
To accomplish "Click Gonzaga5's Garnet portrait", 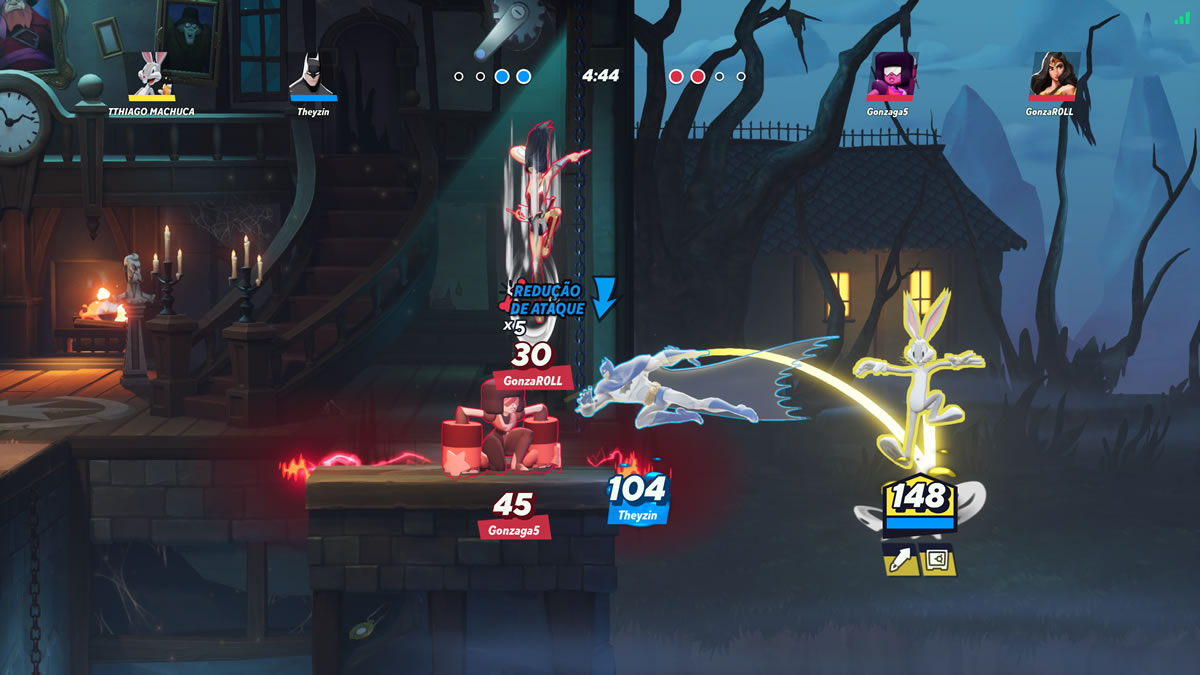I will (889, 75).
